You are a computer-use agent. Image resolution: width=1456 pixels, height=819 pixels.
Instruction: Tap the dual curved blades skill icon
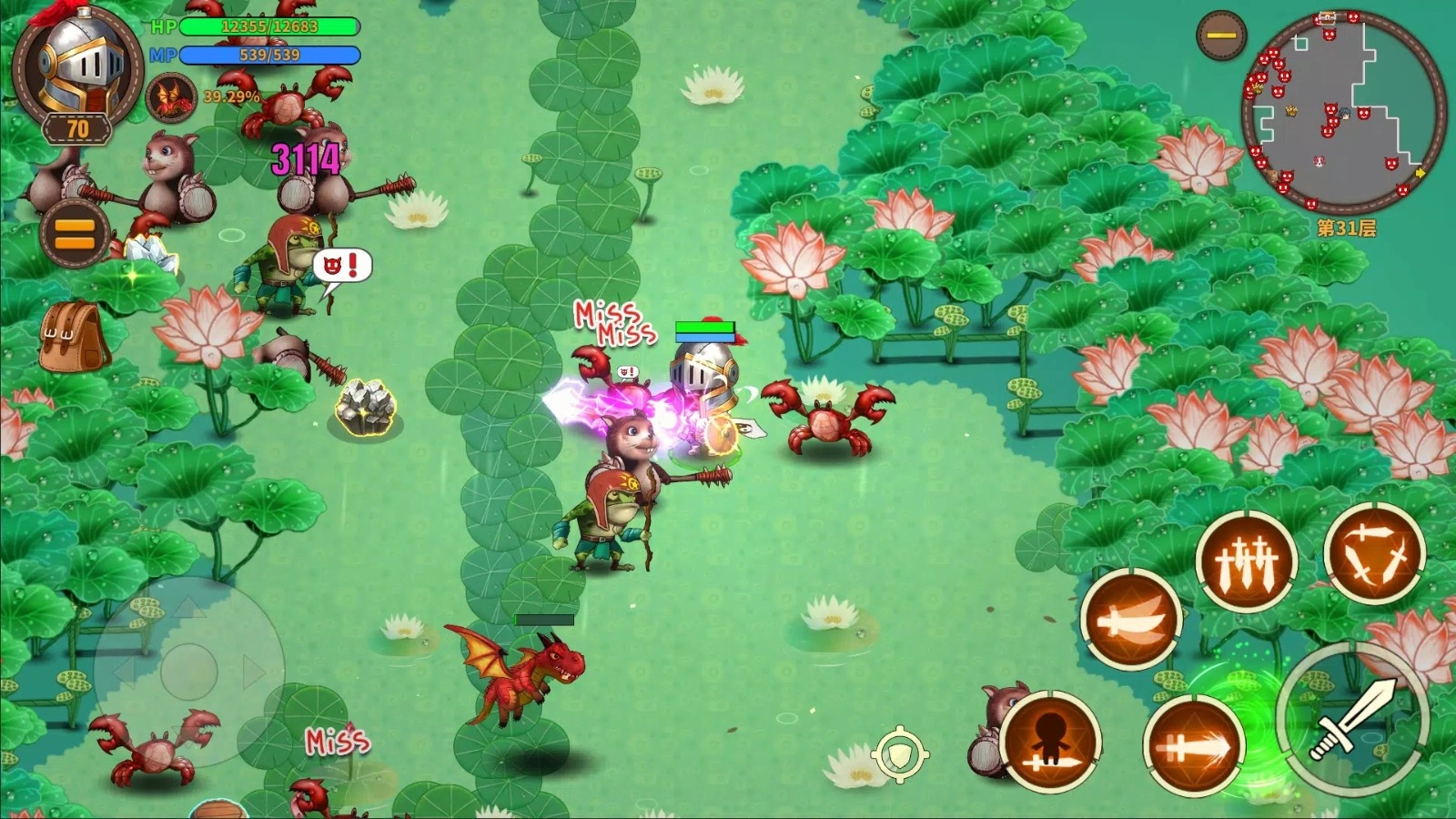(x=1131, y=622)
